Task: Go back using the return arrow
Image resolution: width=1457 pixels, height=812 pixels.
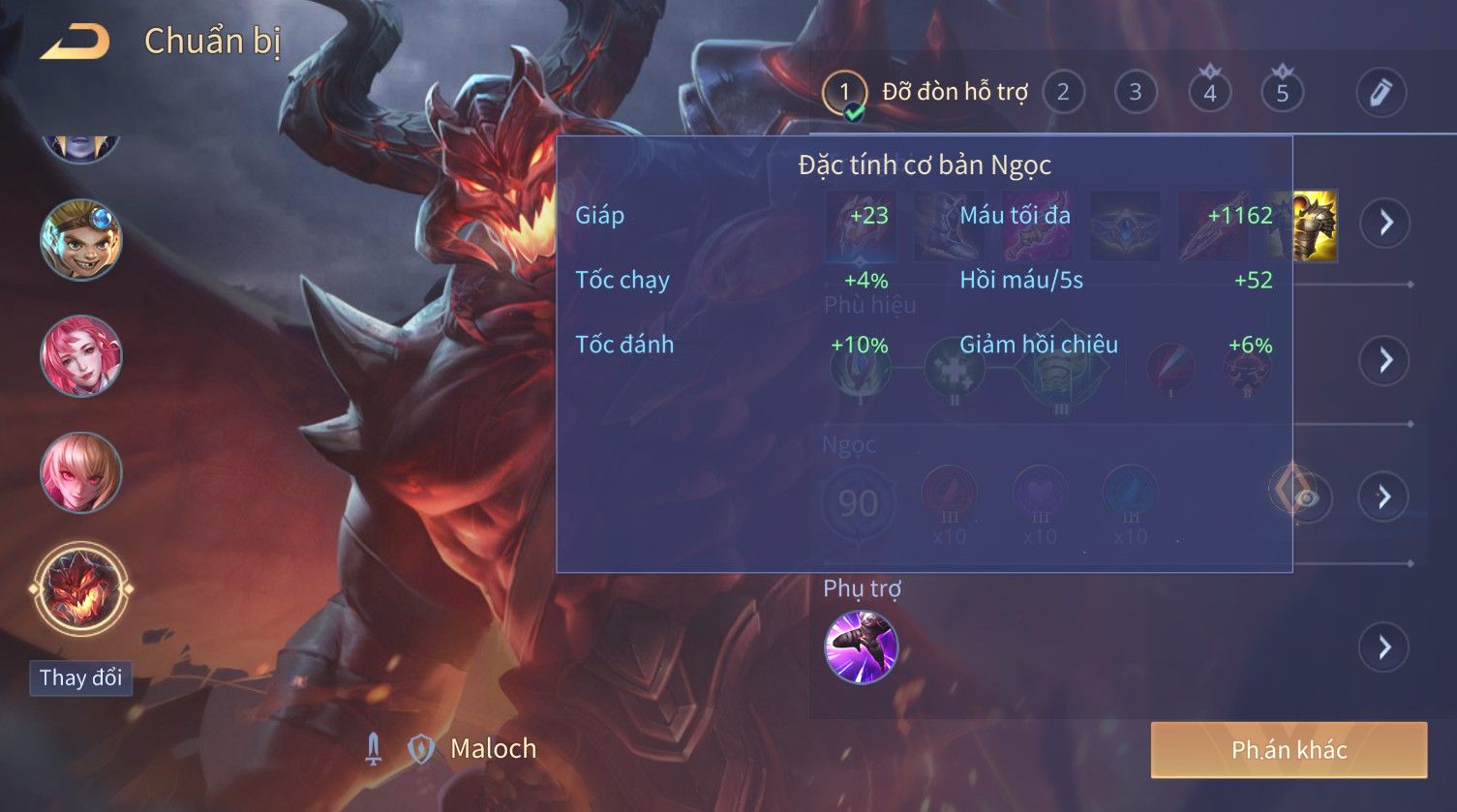Action: click(x=75, y=42)
